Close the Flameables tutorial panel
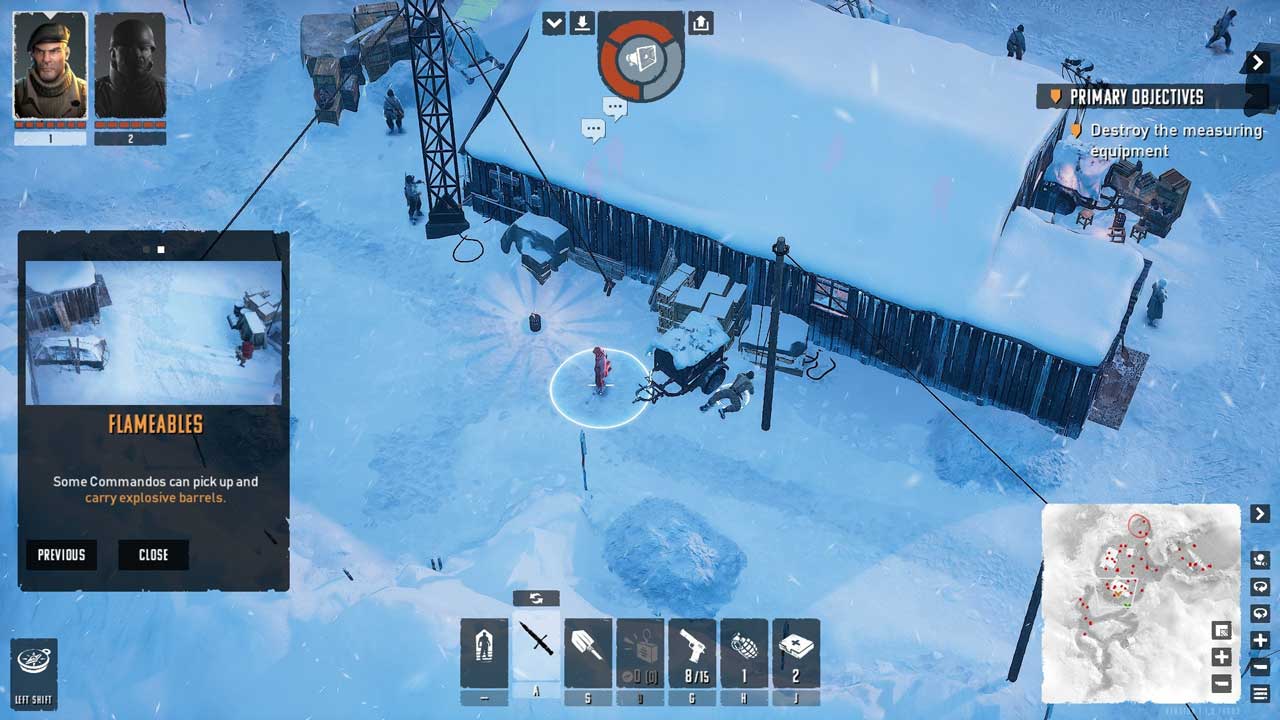The image size is (1280, 720). click(x=153, y=555)
